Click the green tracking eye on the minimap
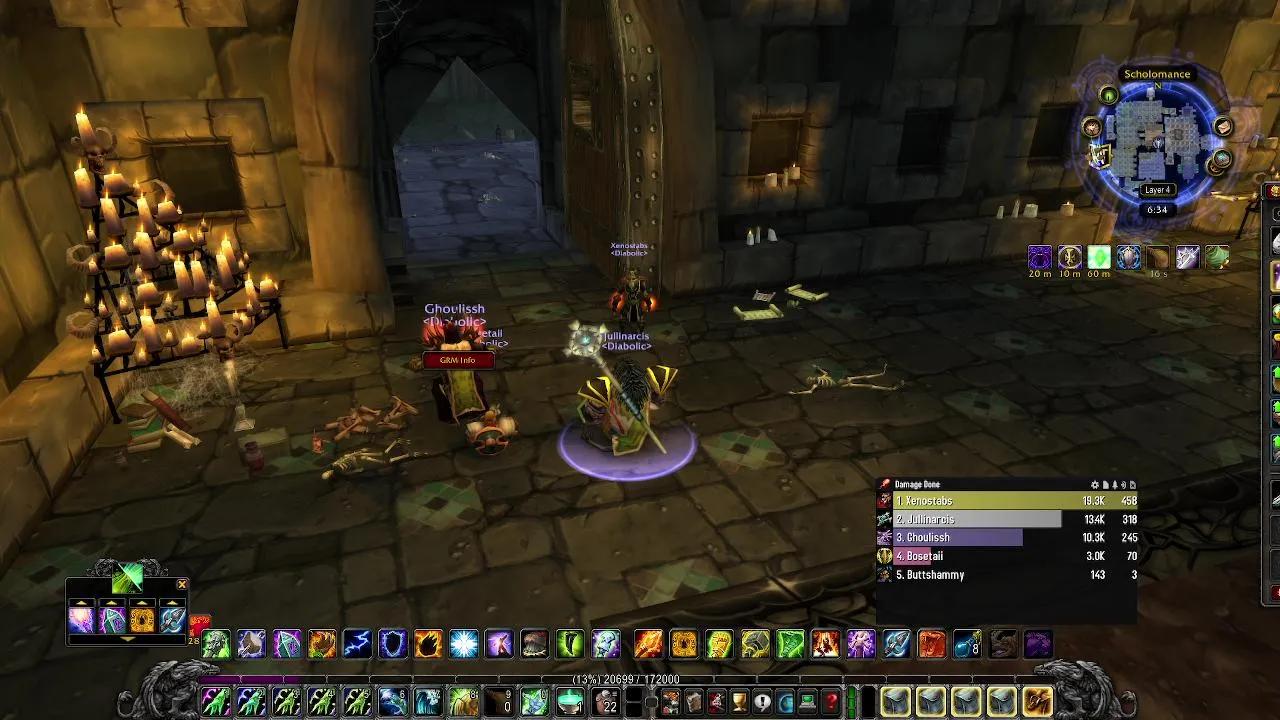The height and width of the screenshot is (720, 1280). pyautogui.click(x=1108, y=95)
